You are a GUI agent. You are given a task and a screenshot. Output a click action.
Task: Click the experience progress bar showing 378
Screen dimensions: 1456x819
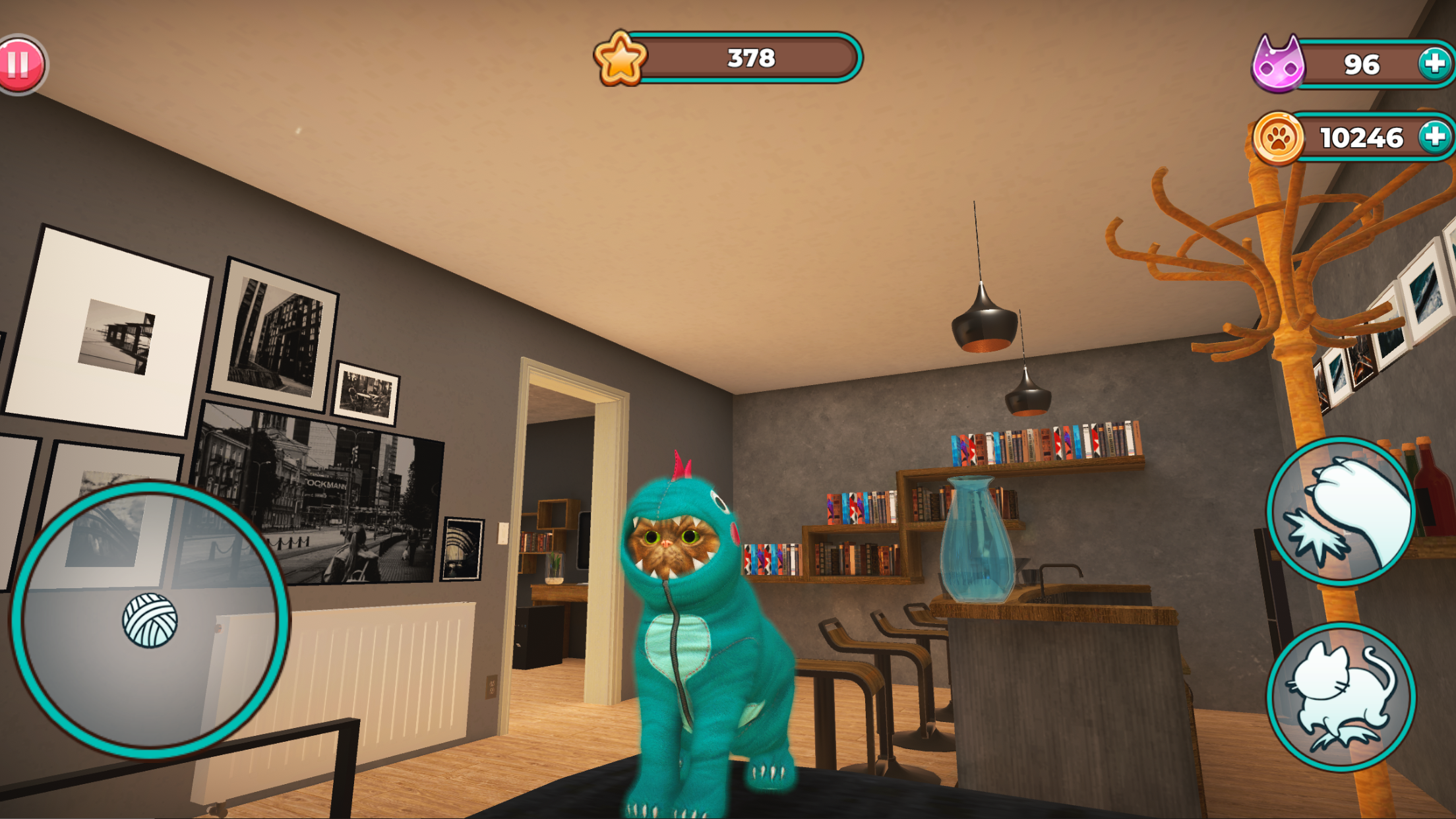point(748,59)
